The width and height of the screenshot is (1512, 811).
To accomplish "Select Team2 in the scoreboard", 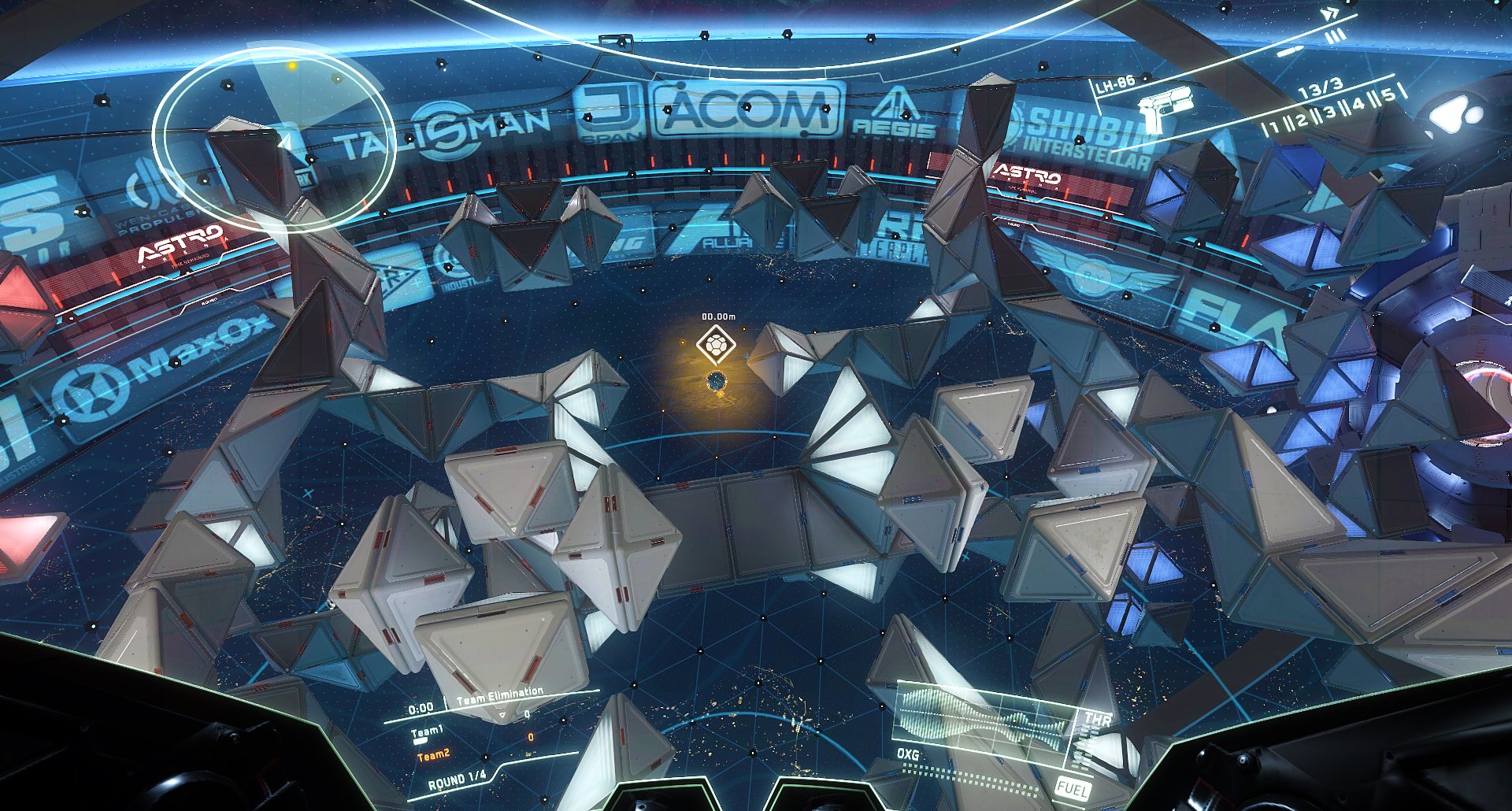I will coord(433,755).
